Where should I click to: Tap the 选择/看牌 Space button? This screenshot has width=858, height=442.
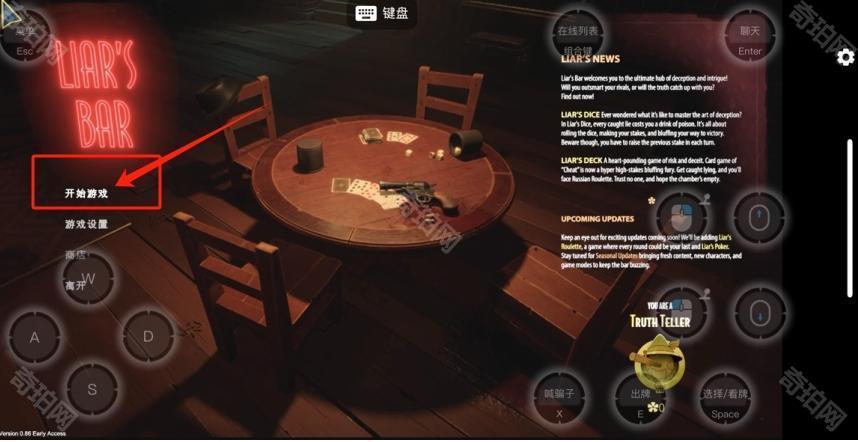[725, 402]
